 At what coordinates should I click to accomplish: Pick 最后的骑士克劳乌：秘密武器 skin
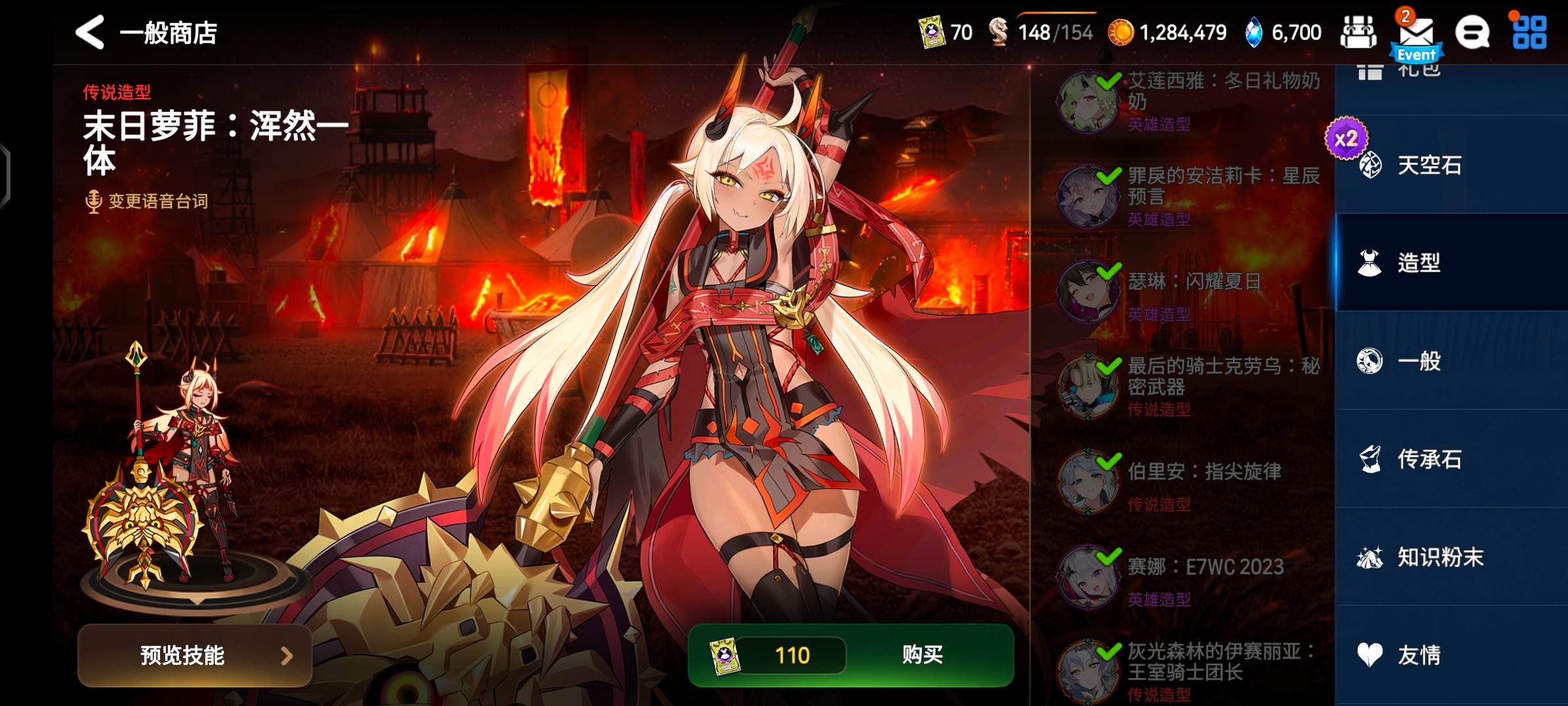point(1189,386)
